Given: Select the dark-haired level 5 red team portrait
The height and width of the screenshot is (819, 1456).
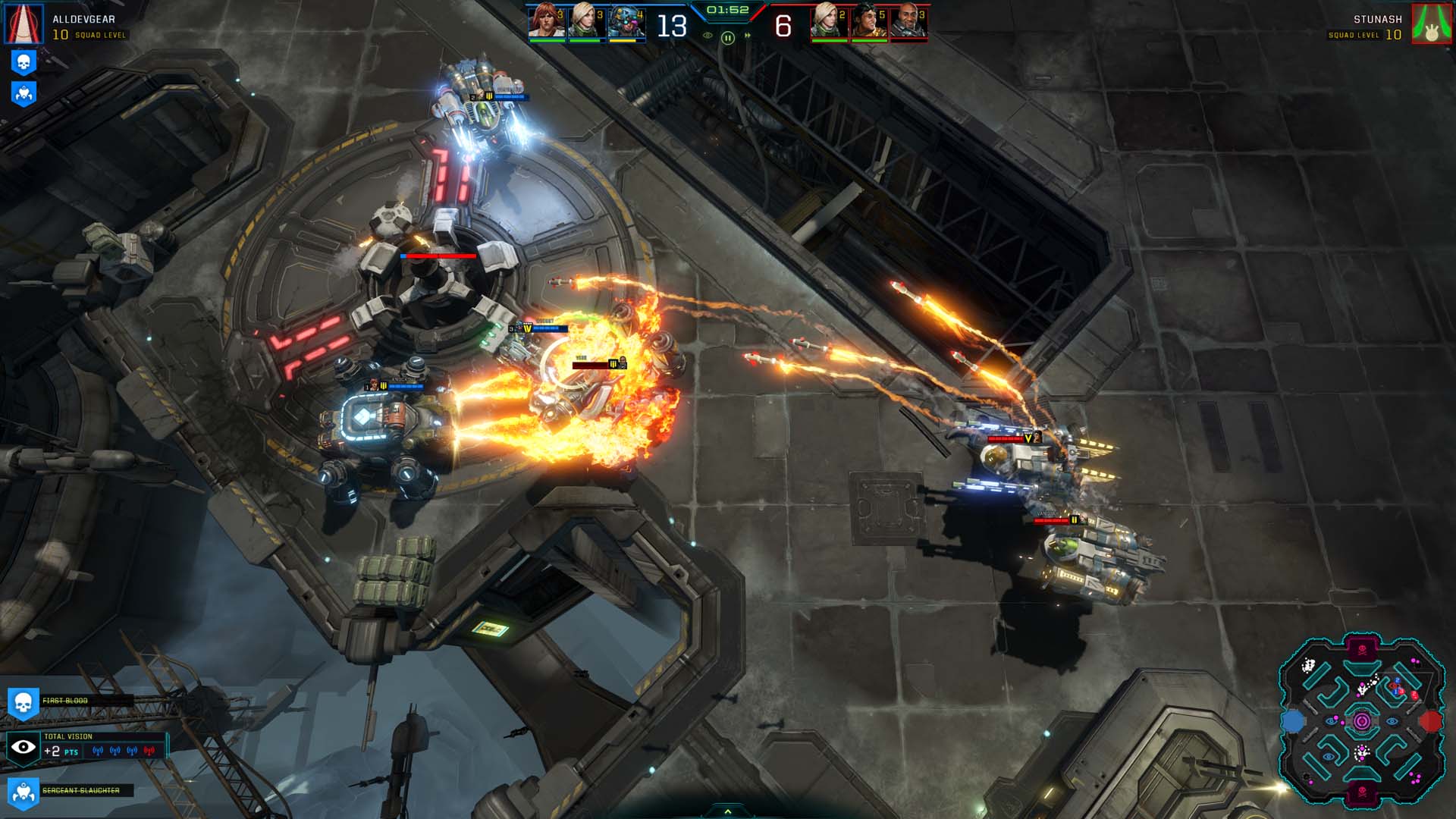Looking at the screenshot, I should 869,21.
